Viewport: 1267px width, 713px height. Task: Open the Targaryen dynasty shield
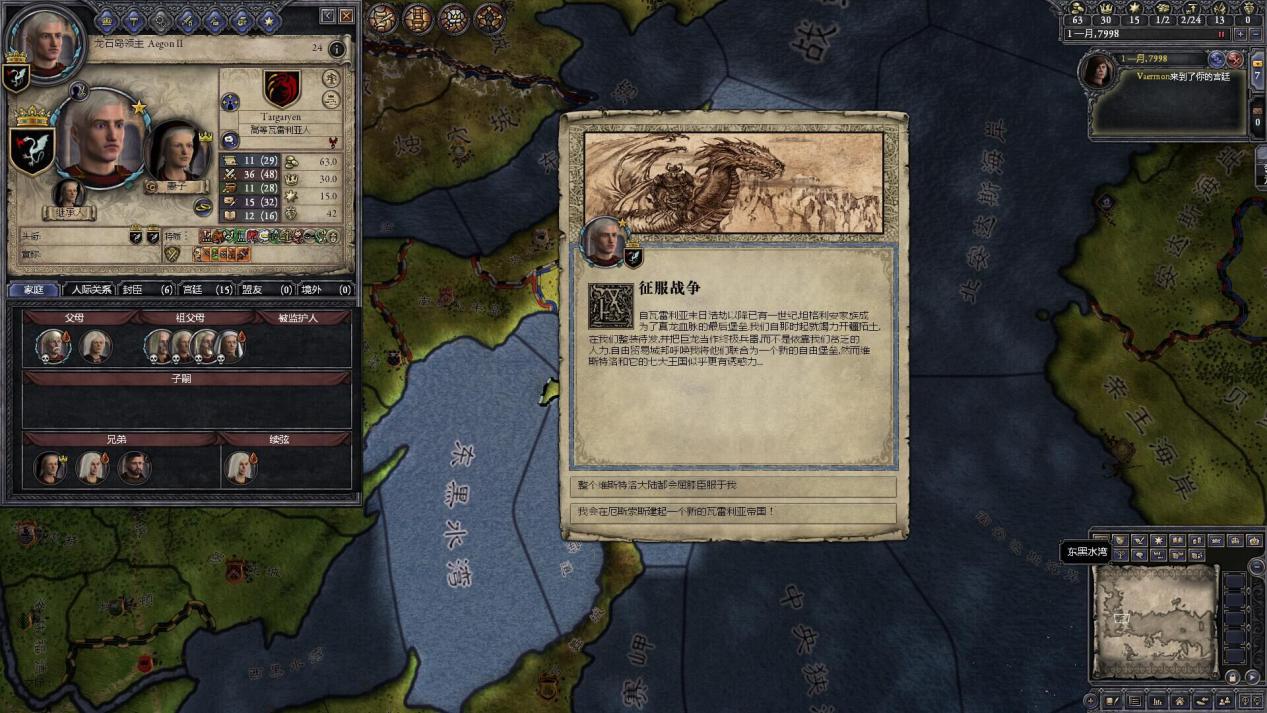point(282,89)
